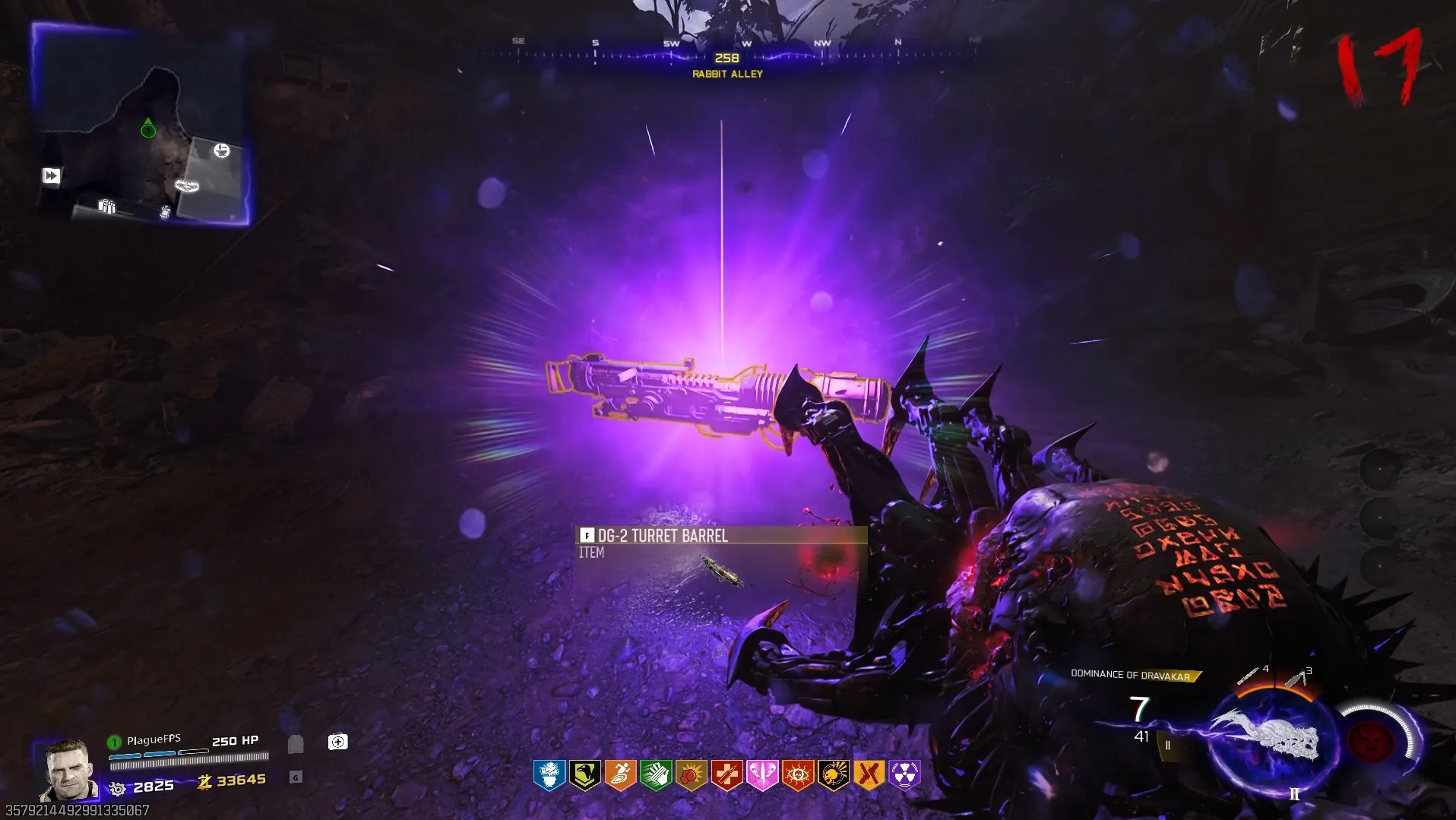Select the green fast-hands perk icon
Image resolution: width=1456 pixels, height=820 pixels.
(x=656, y=775)
